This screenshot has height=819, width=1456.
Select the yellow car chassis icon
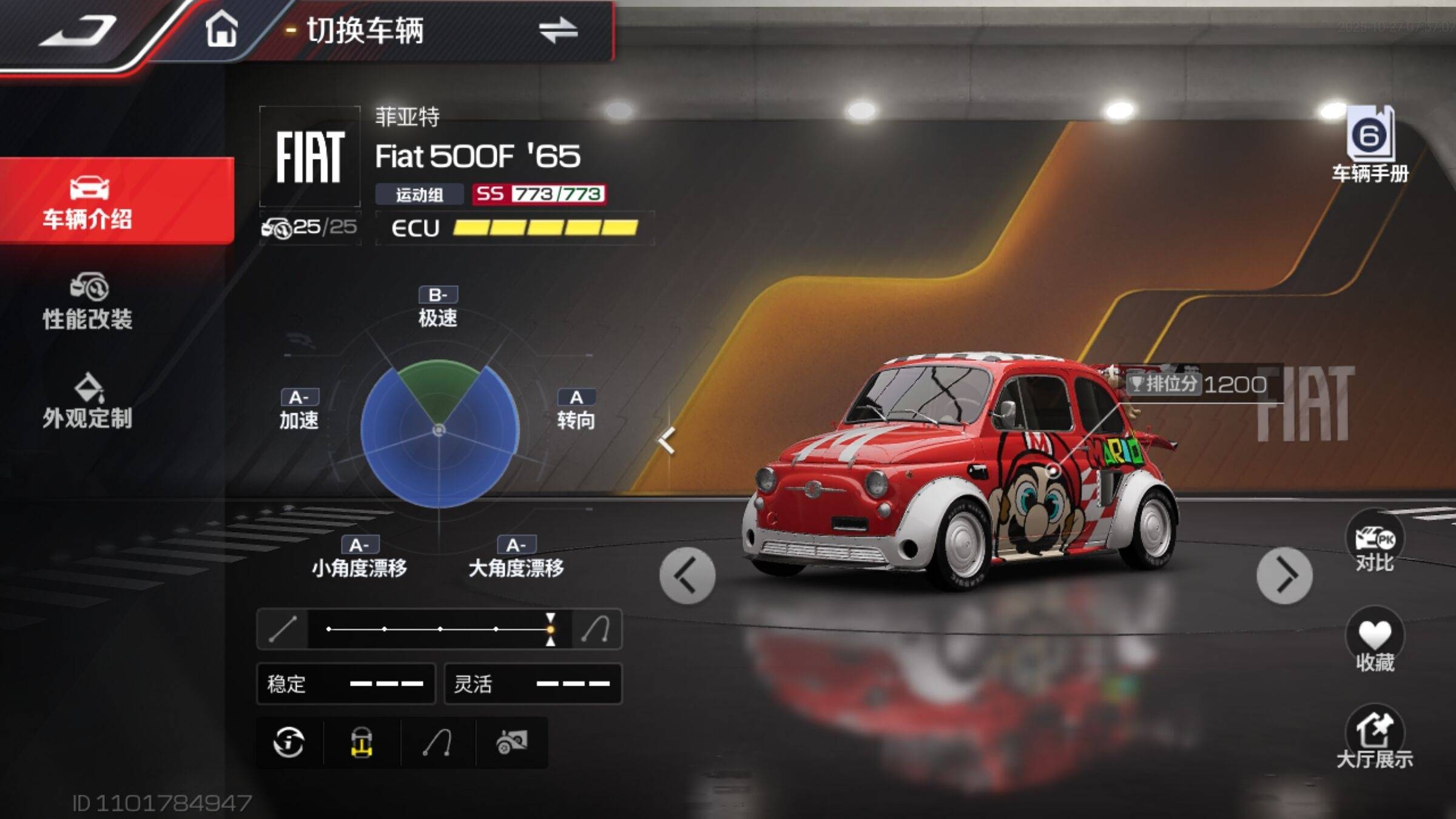point(362,742)
